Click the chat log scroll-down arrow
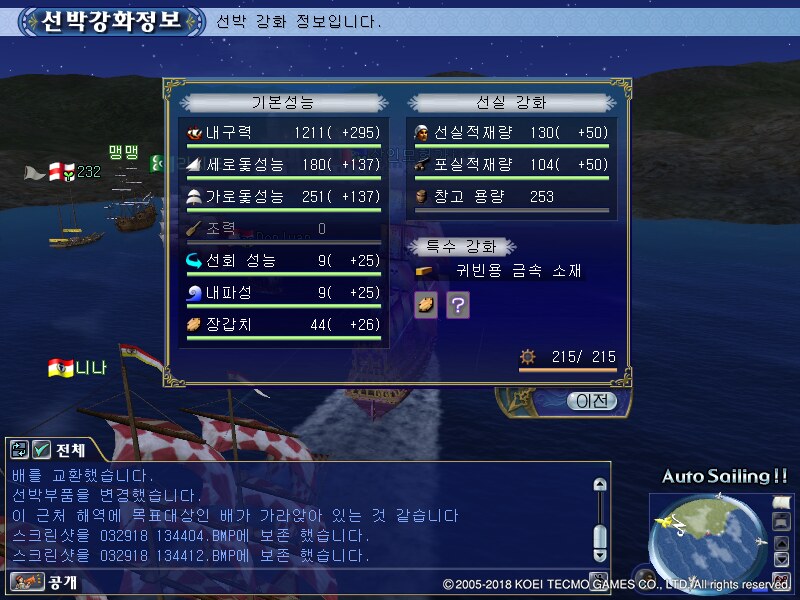800x600 pixels. (600, 554)
